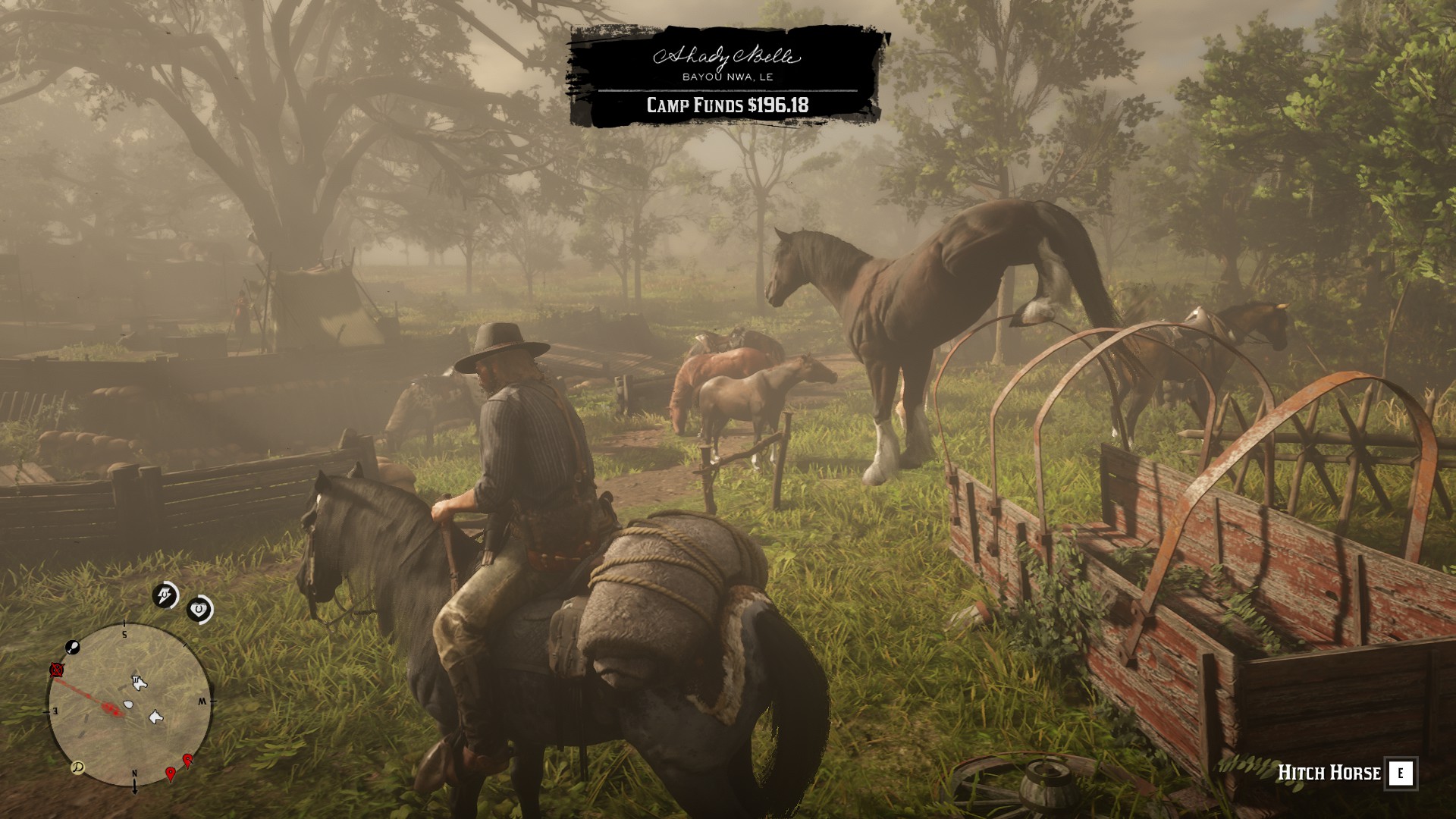1456x819 pixels.
Task: Click the S compass letter on the minimap
Action: [x=124, y=635]
